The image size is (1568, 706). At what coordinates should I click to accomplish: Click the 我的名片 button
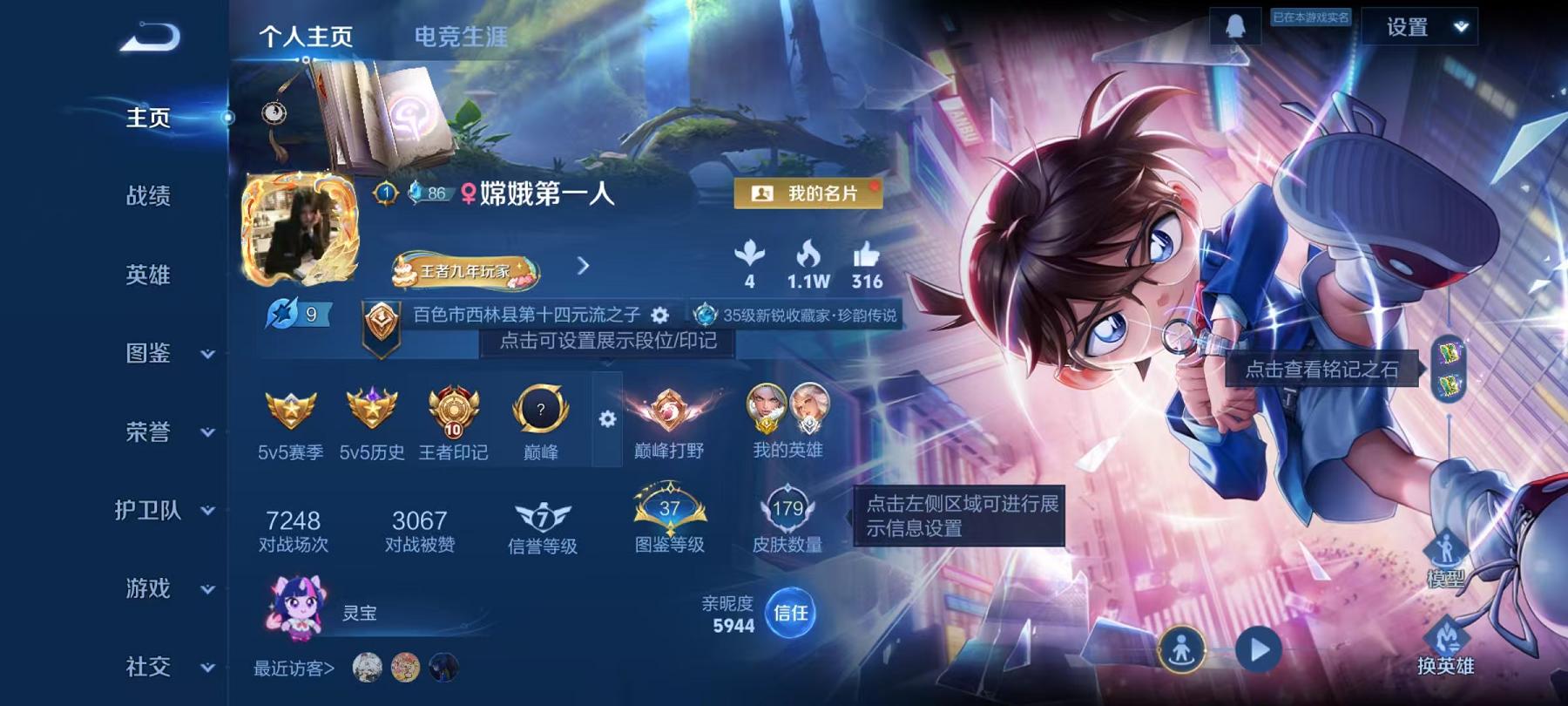(x=808, y=194)
